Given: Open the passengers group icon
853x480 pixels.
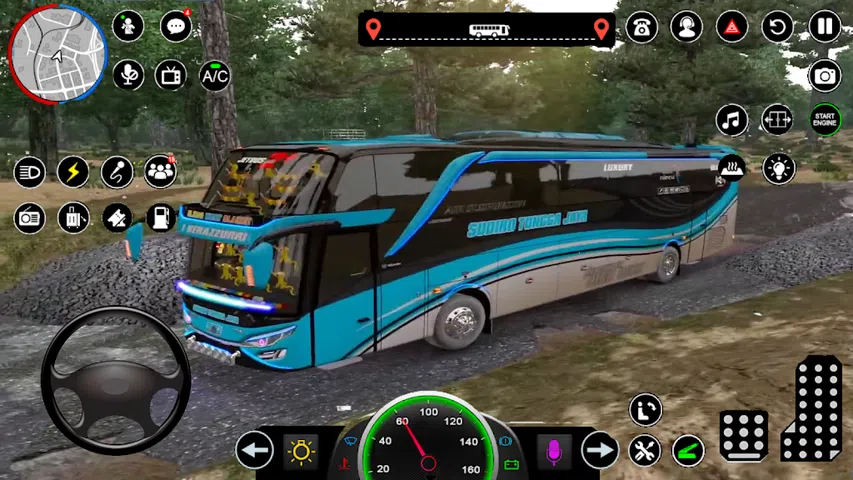Looking at the screenshot, I should coord(160,172).
